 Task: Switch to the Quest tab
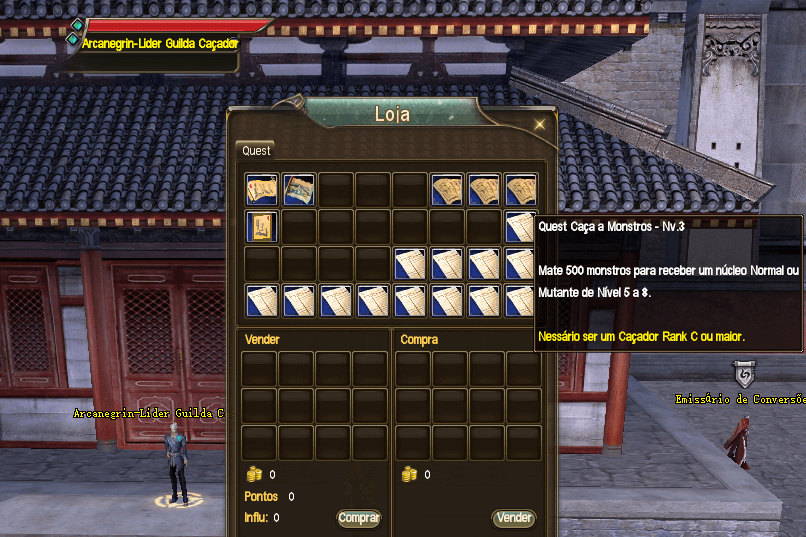pyautogui.click(x=257, y=151)
